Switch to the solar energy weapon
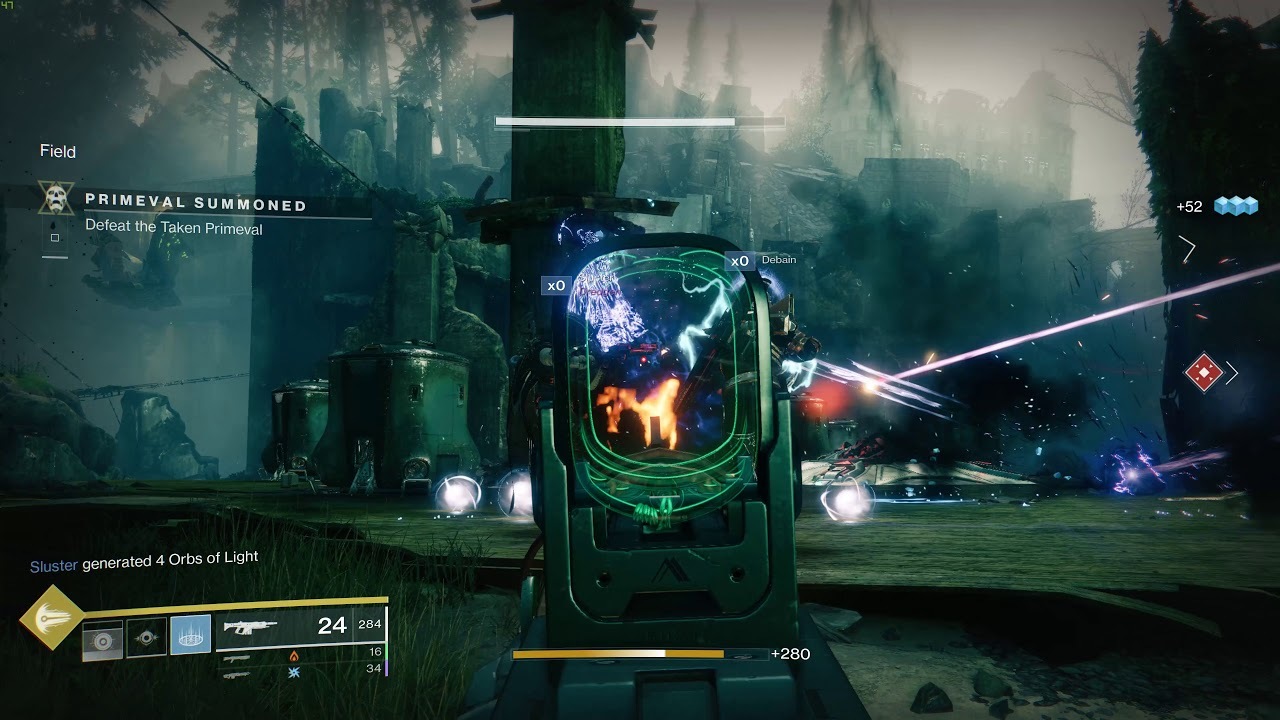The image size is (1280, 720). pos(238,658)
